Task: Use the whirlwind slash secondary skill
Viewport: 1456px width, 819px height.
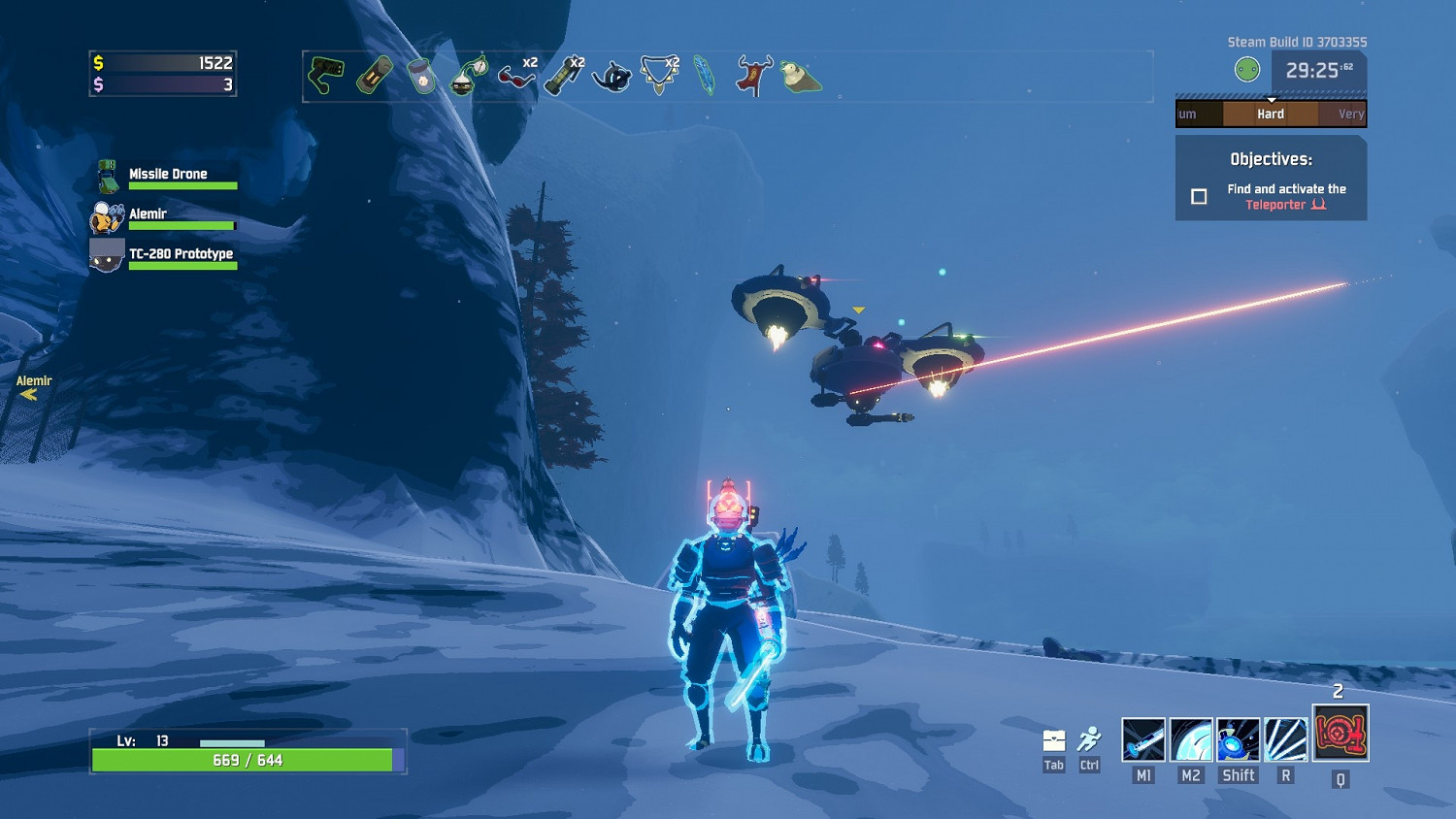Action: 1191,739
